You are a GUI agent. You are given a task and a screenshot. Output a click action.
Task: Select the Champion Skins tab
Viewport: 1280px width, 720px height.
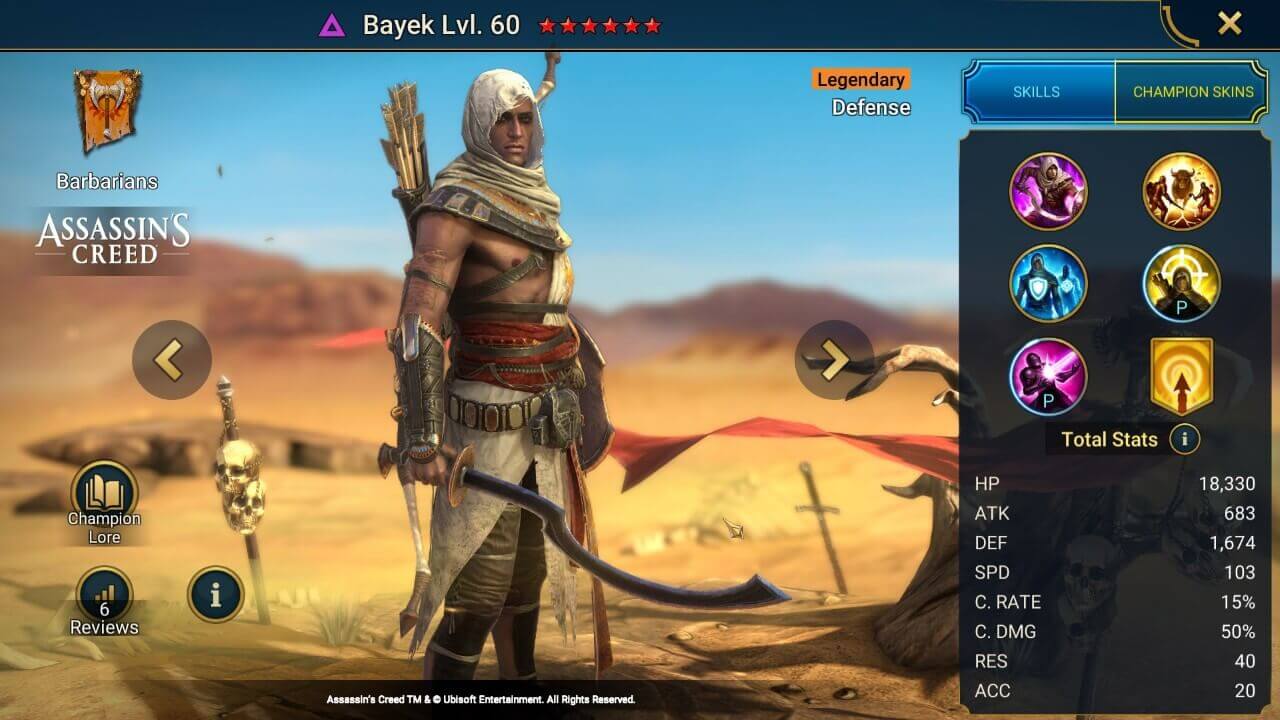(1193, 91)
